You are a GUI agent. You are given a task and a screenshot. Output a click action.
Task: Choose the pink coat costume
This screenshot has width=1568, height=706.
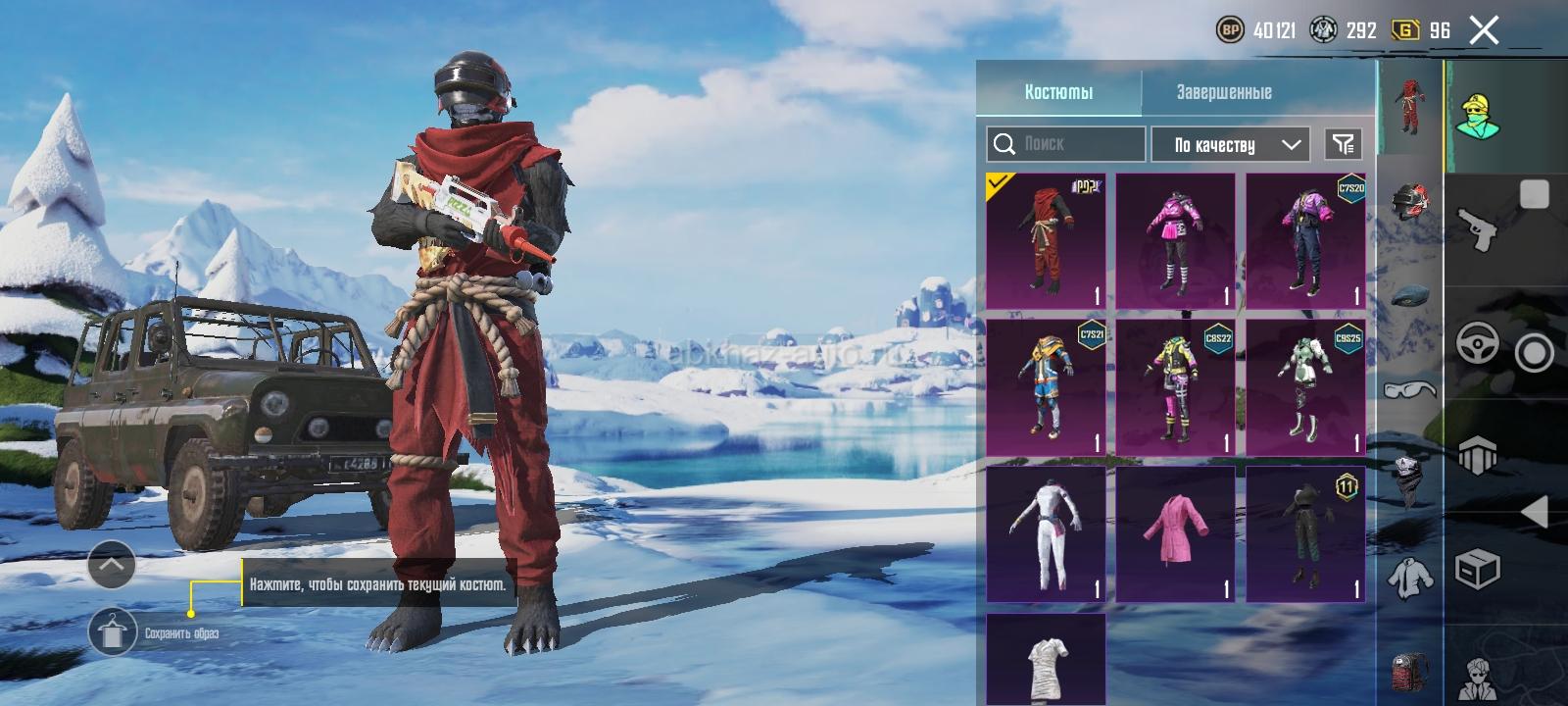[1175, 533]
